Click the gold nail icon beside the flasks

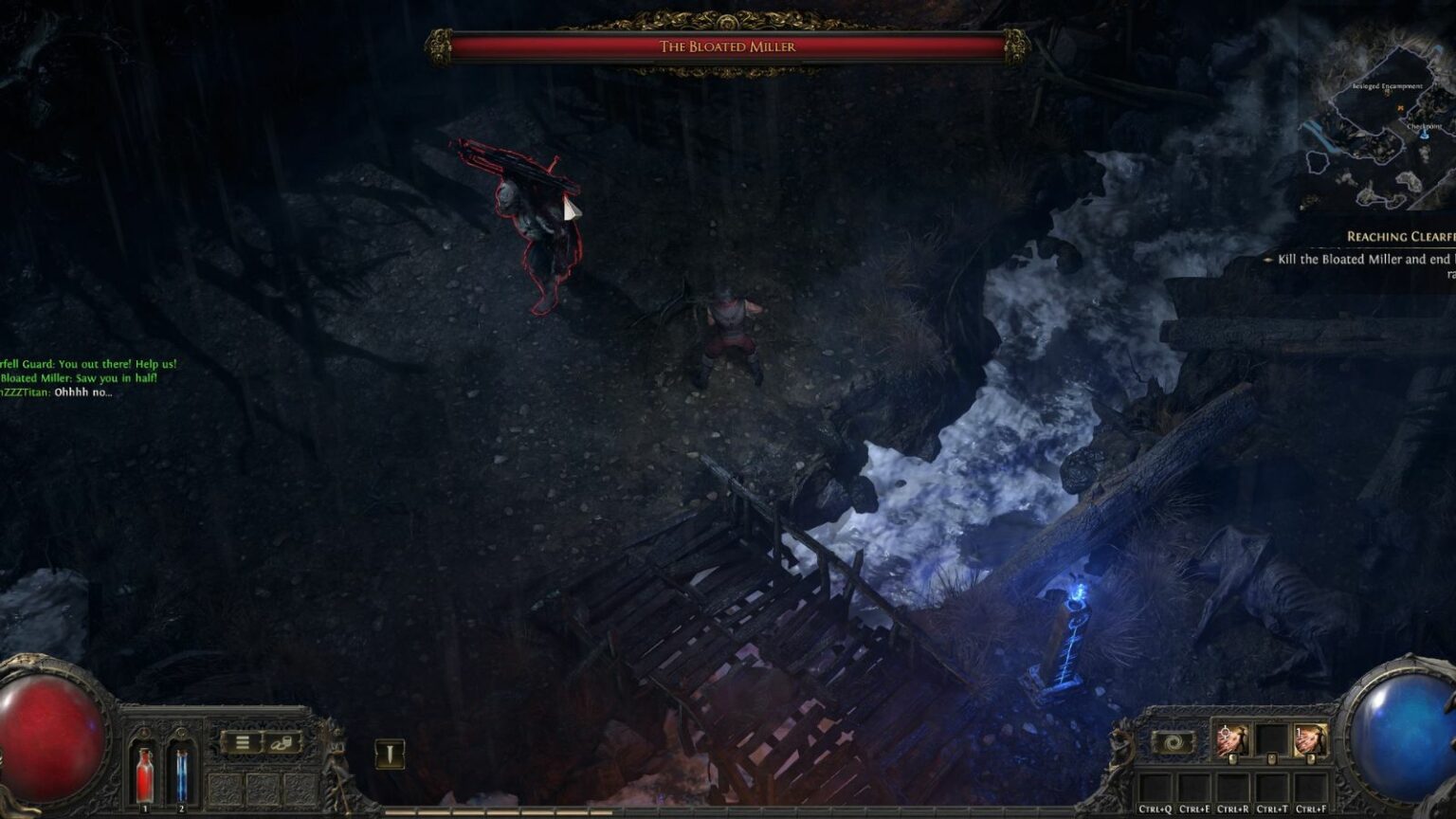(x=391, y=755)
